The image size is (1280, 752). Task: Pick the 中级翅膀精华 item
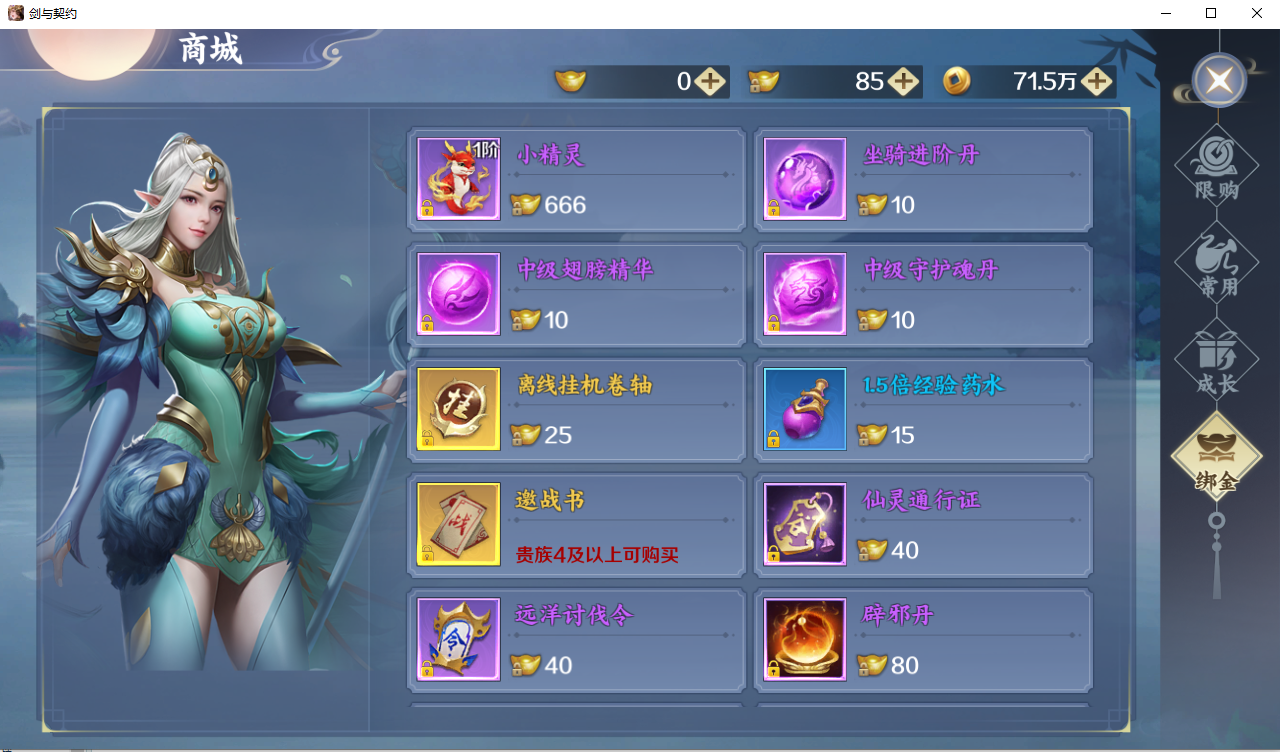pos(576,295)
